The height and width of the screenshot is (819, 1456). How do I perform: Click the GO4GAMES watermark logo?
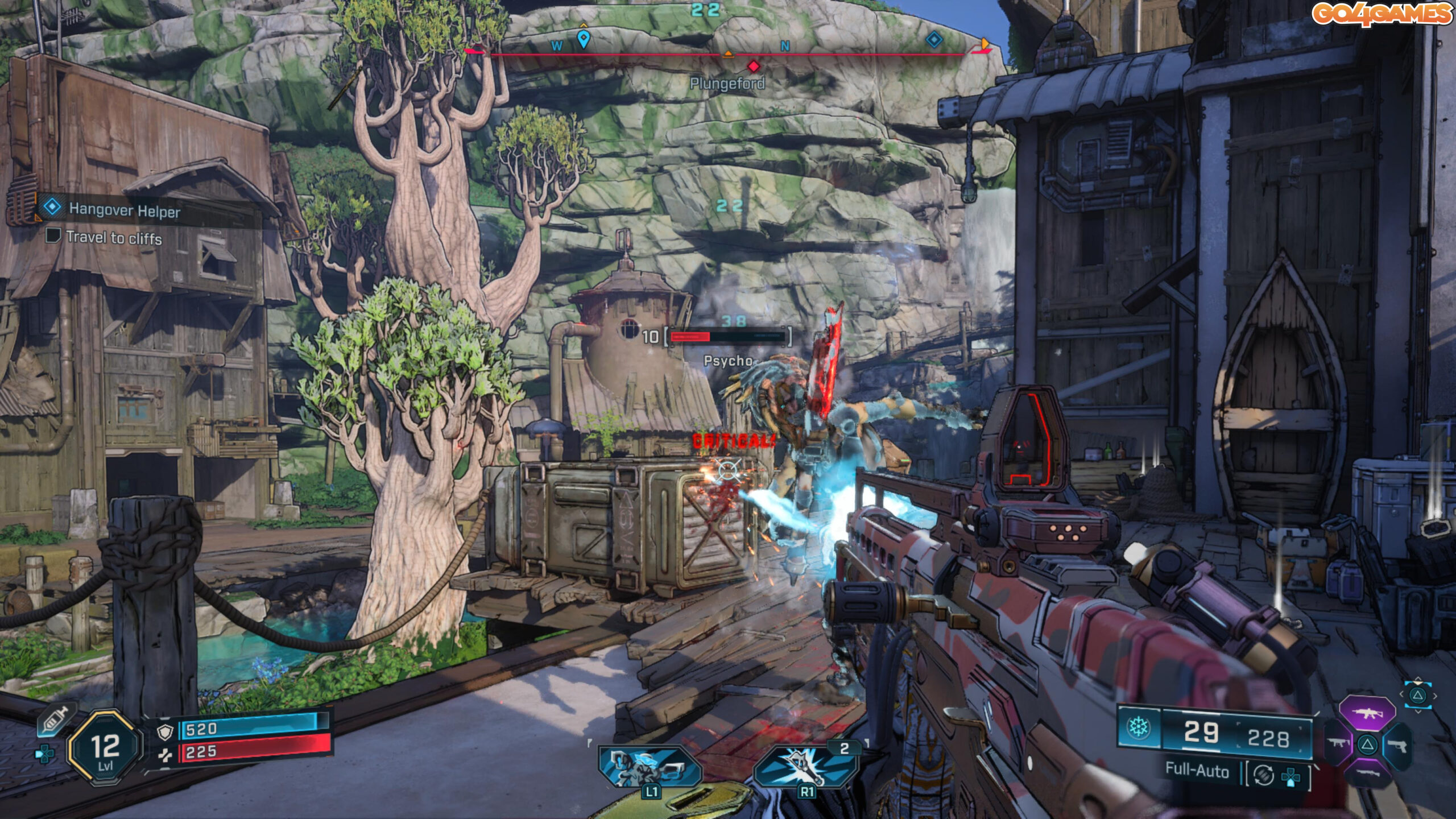tap(1381, 14)
